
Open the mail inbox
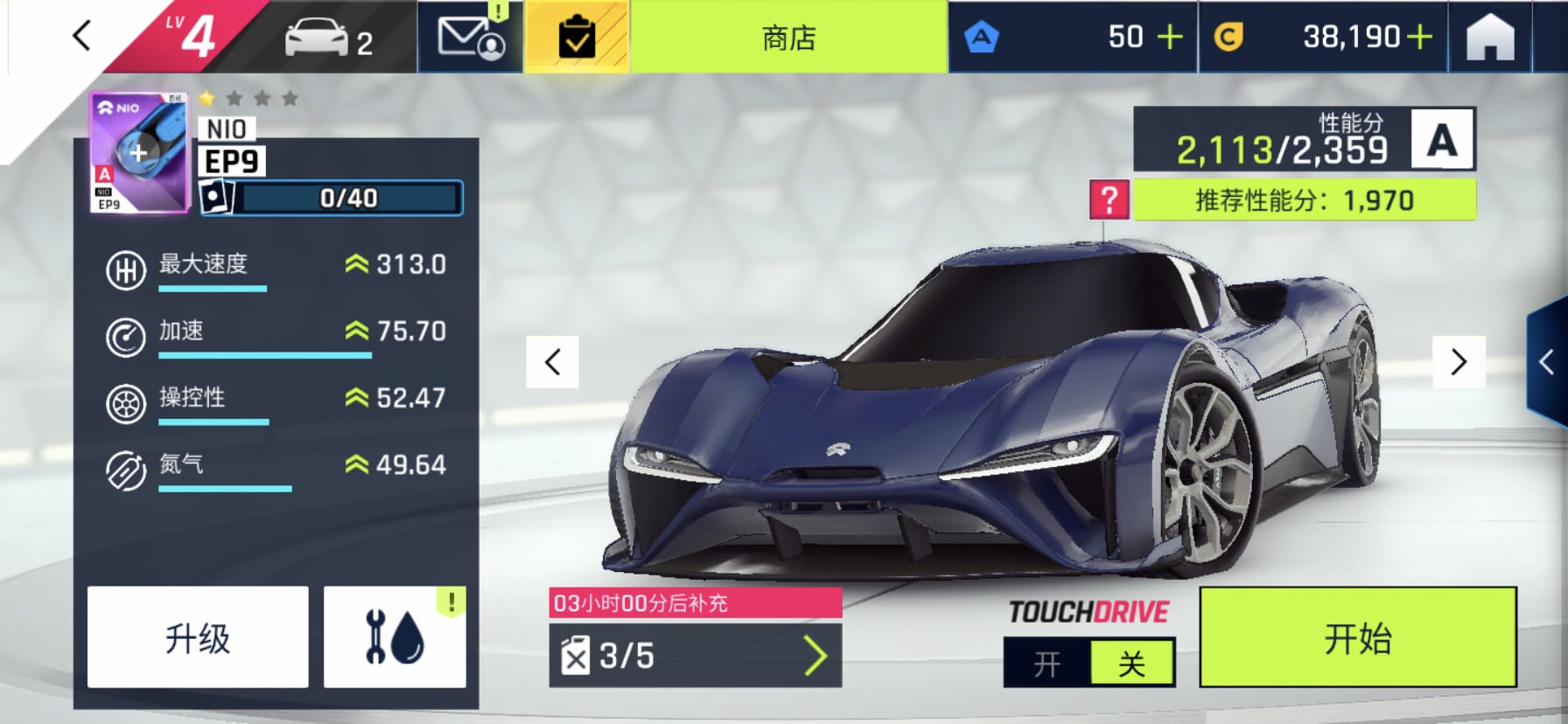(471, 38)
